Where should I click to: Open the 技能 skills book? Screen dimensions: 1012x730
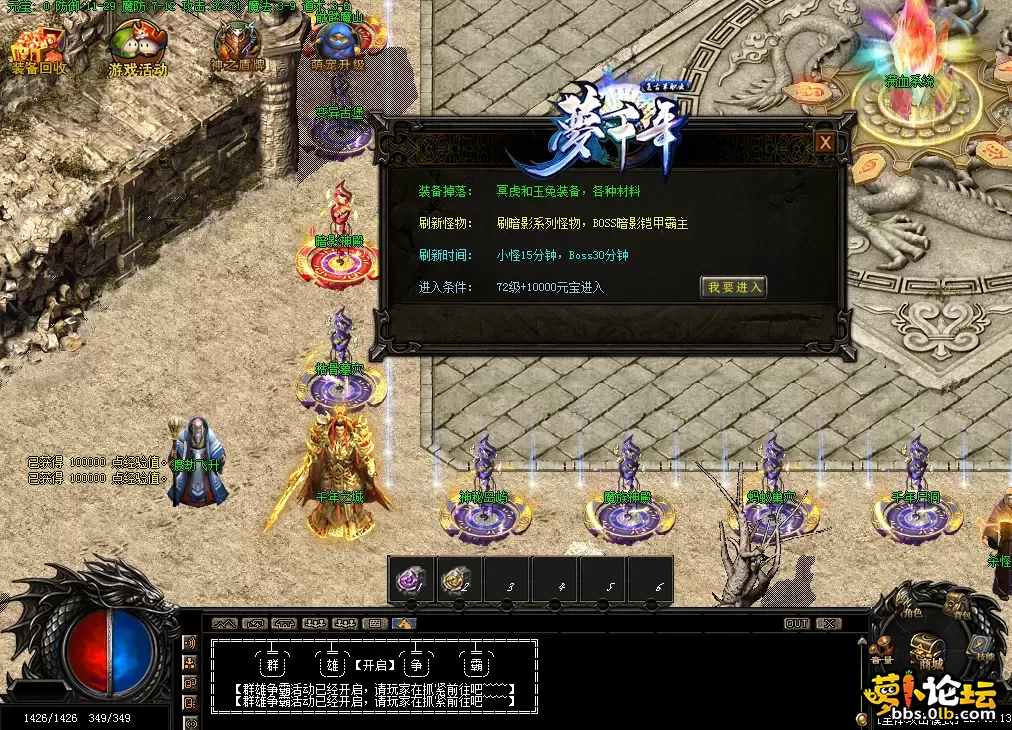pos(981,647)
